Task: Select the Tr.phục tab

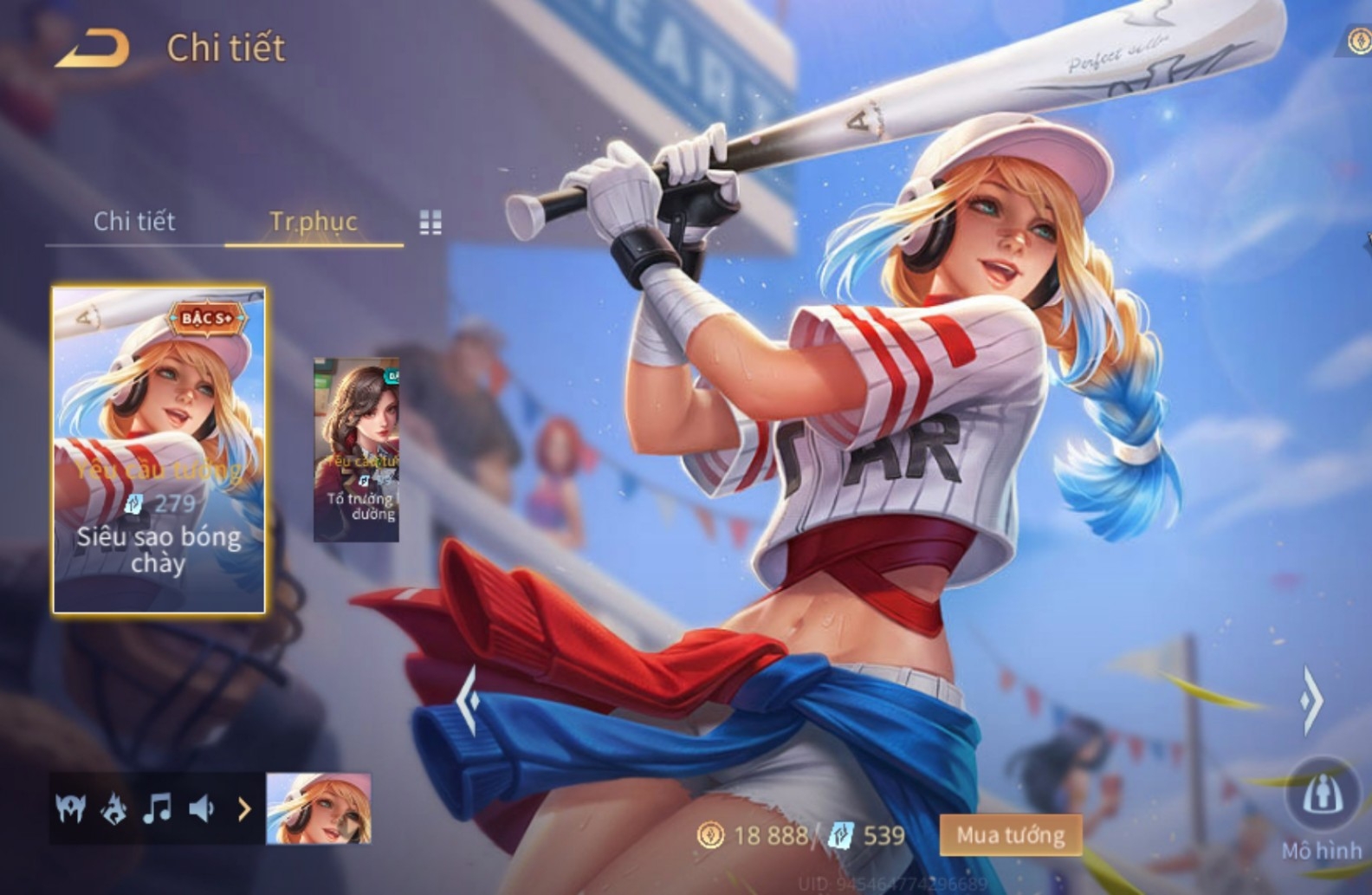Action: pos(314,222)
